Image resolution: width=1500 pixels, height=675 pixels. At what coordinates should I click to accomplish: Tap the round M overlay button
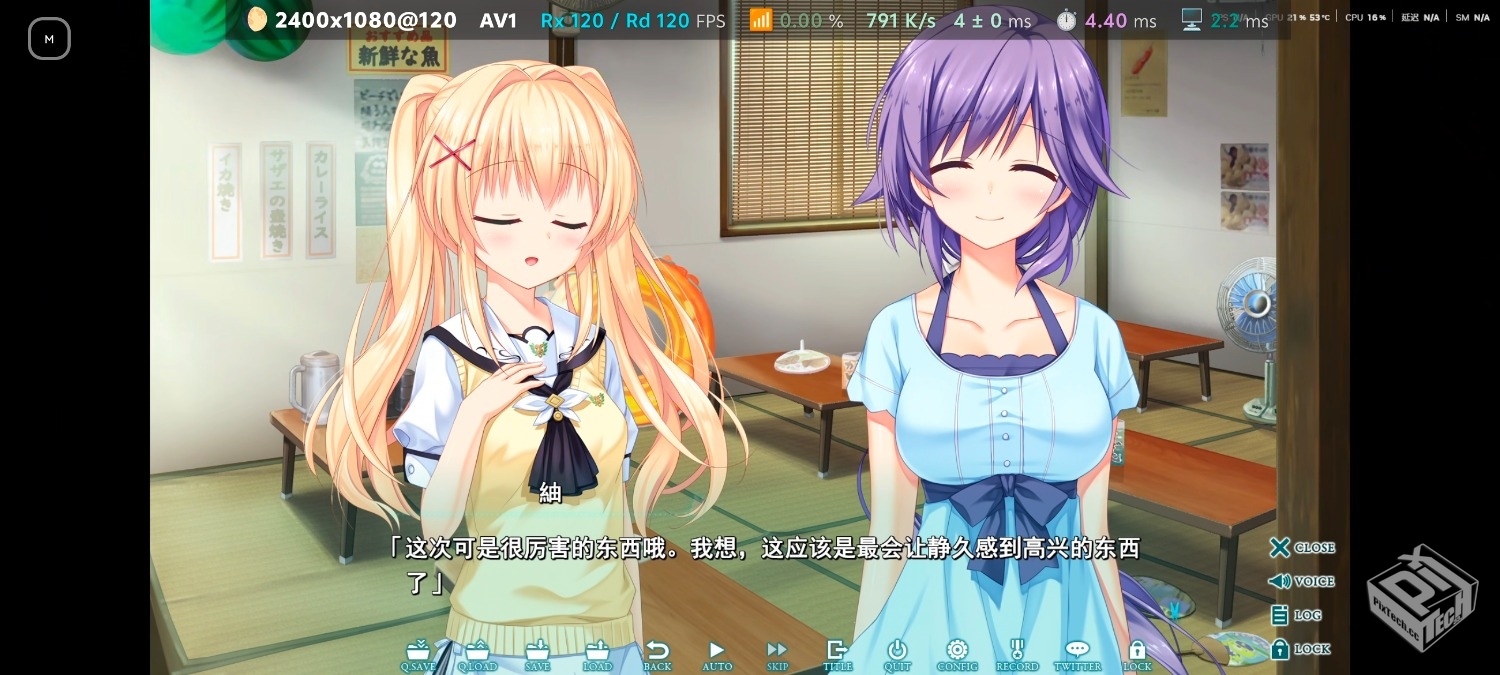49,39
